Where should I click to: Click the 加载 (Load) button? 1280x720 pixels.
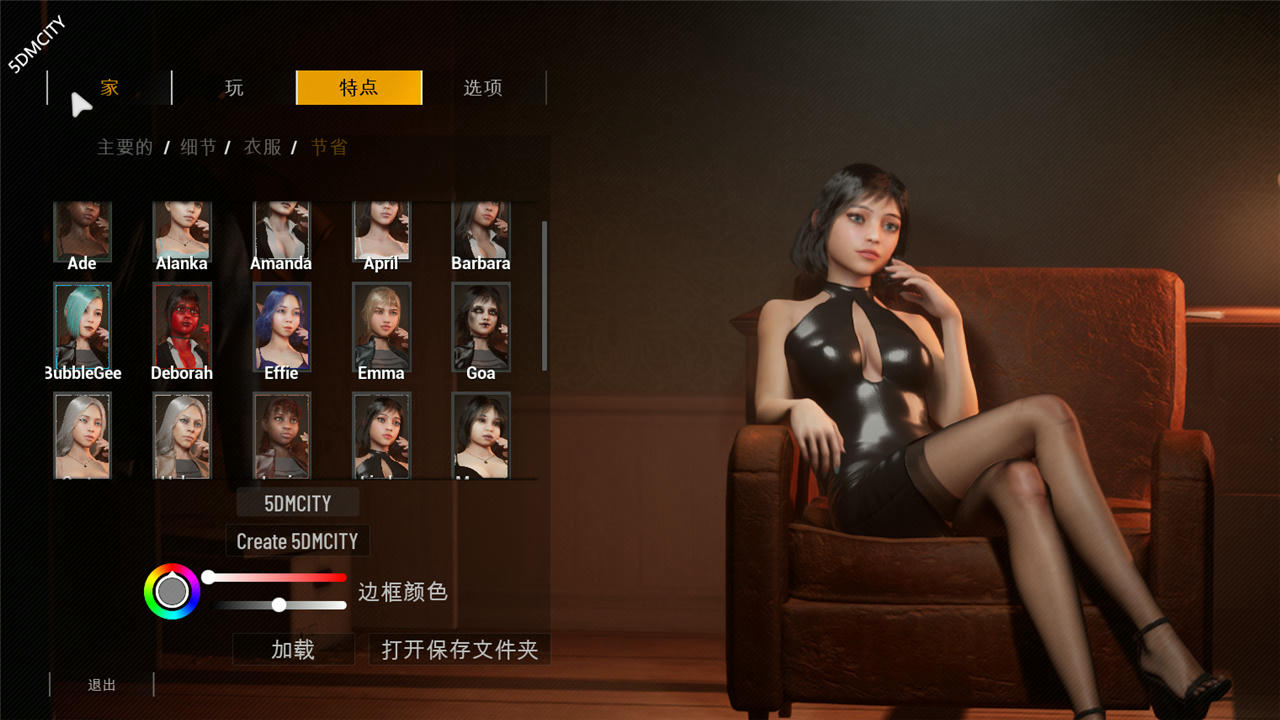[x=292, y=649]
